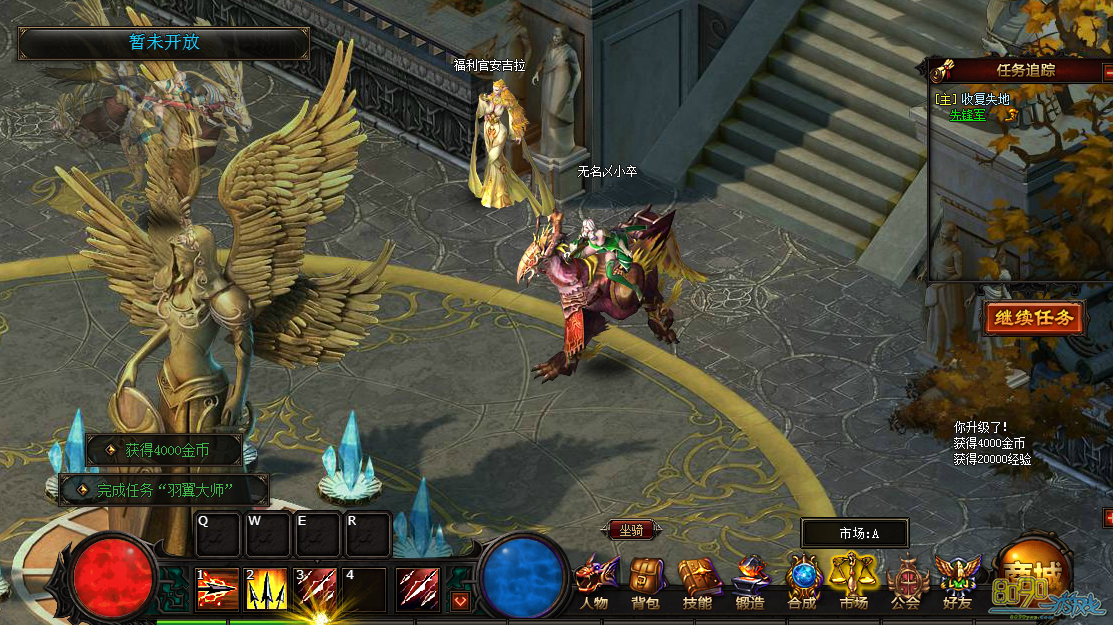Expand the small red arrow beside skill bar
Image resolution: width=1113 pixels, height=625 pixels.
pos(460,601)
